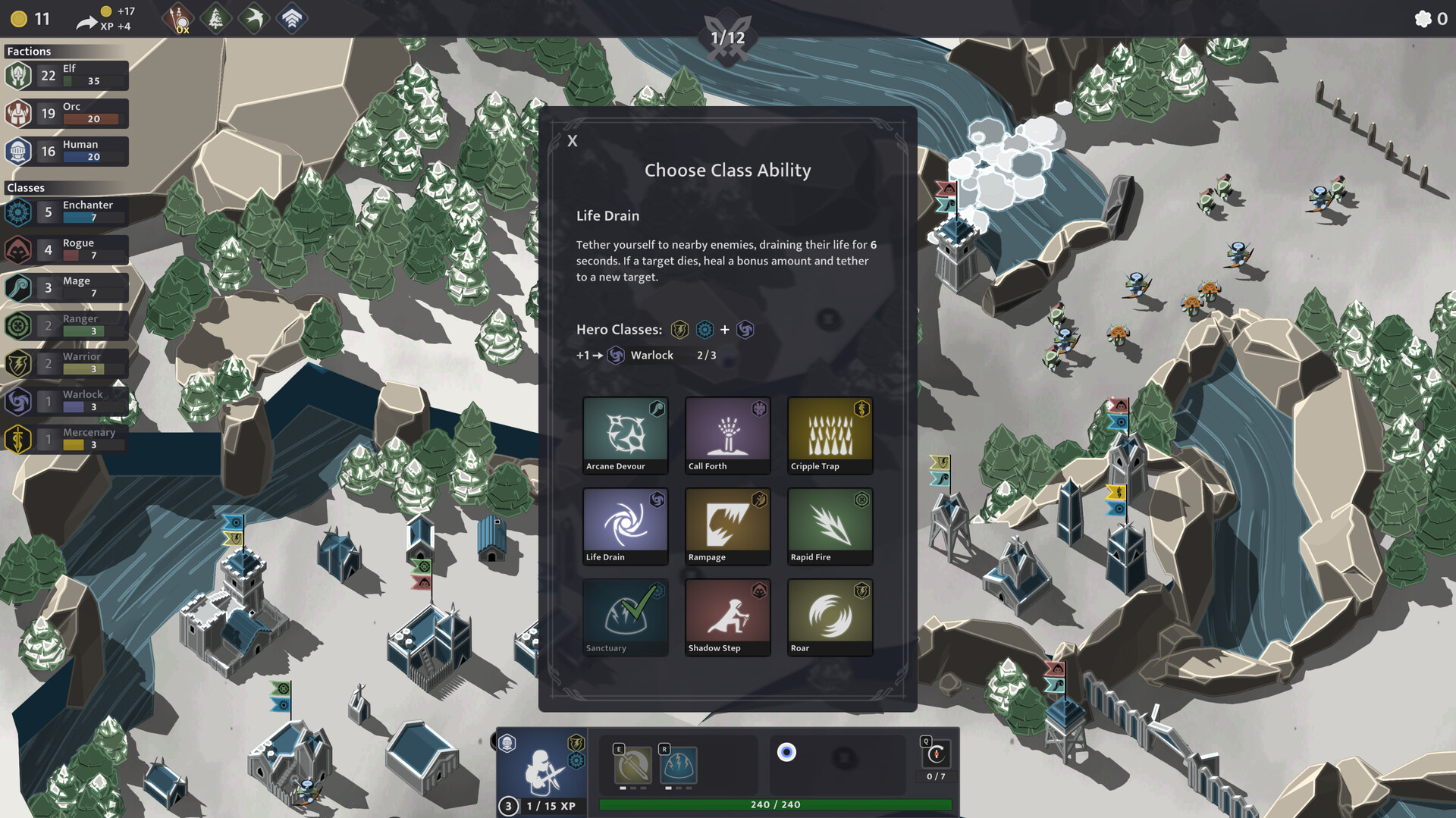Click the R storm shield ability slot
This screenshot has height=818, width=1456.
(x=679, y=764)
